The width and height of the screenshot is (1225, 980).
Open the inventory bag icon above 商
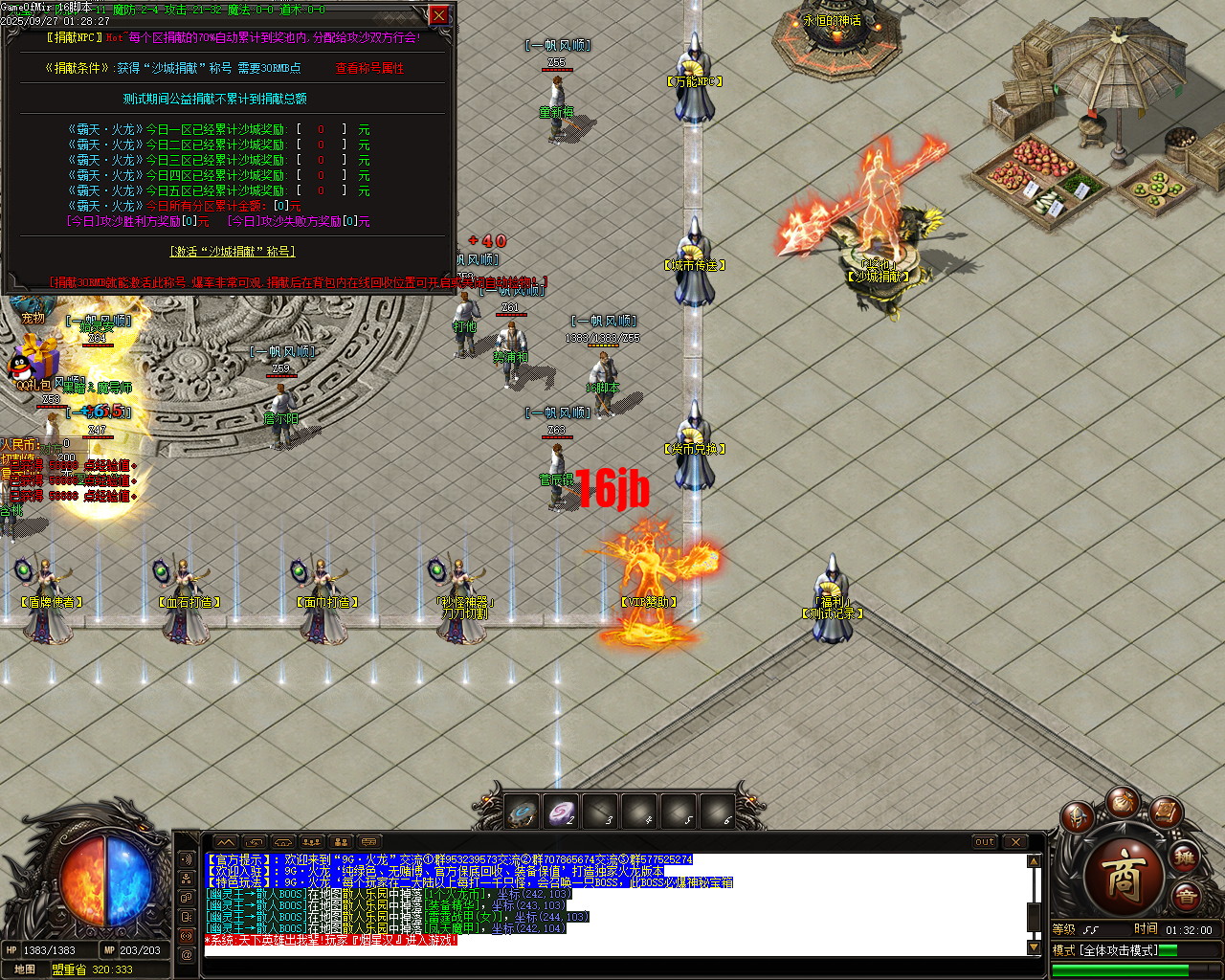pyautogui.click(x=1124, y=804)
